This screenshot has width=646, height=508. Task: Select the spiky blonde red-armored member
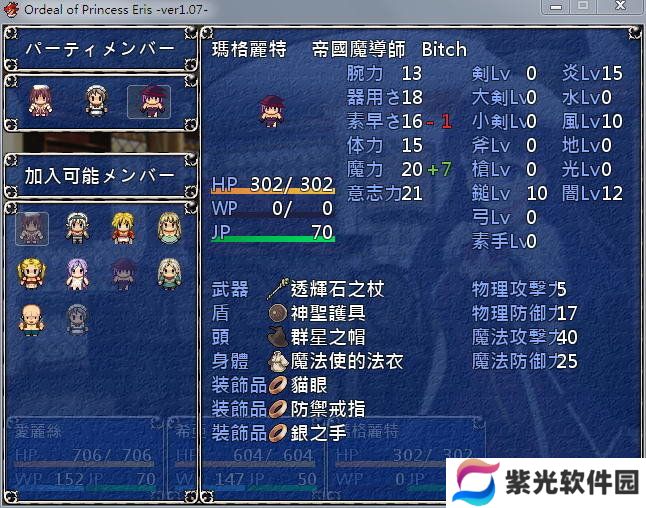pyautogui.click(x=124, y=228)
